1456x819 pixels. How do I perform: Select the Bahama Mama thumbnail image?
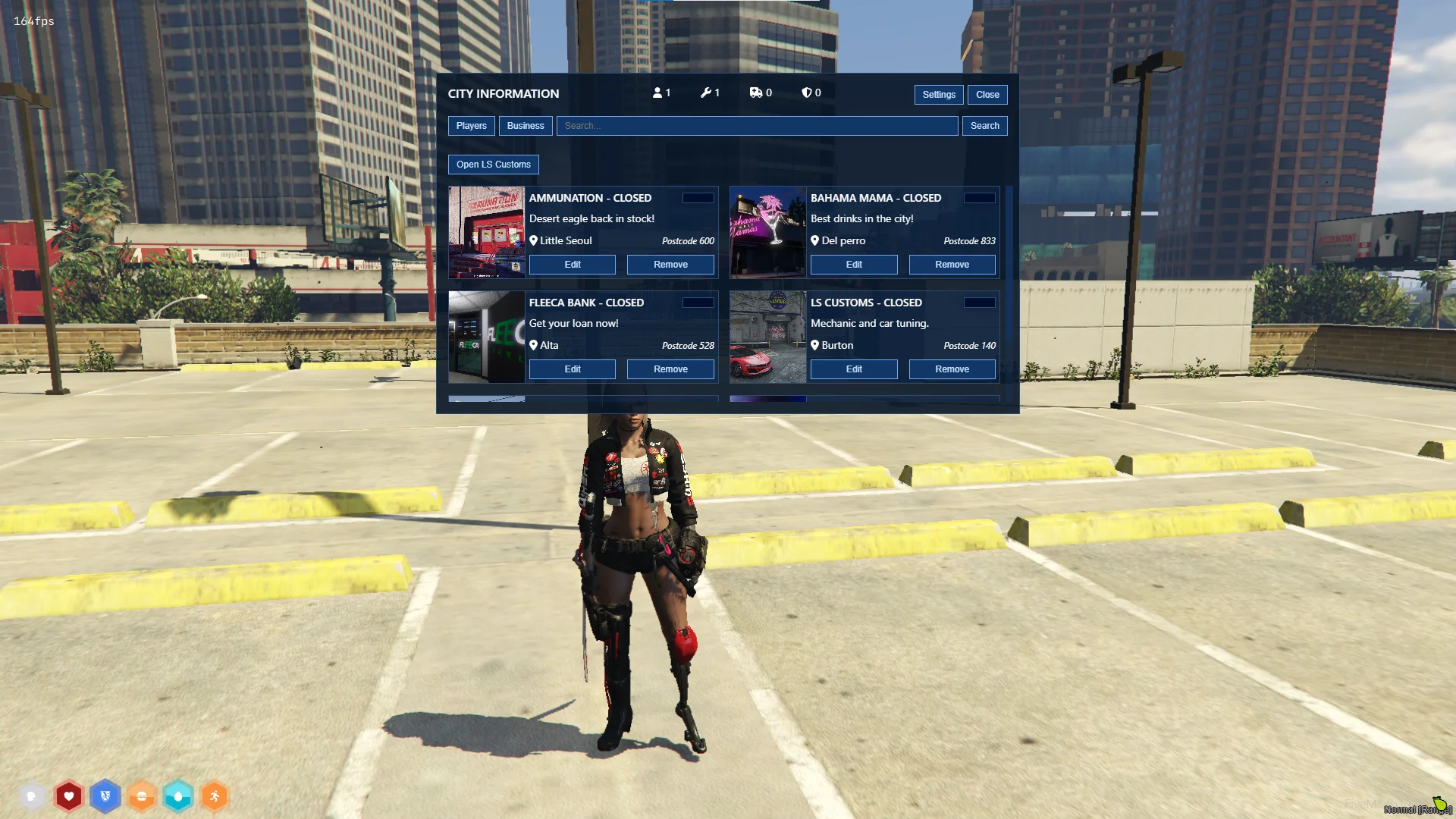click(x=767, y=232)
